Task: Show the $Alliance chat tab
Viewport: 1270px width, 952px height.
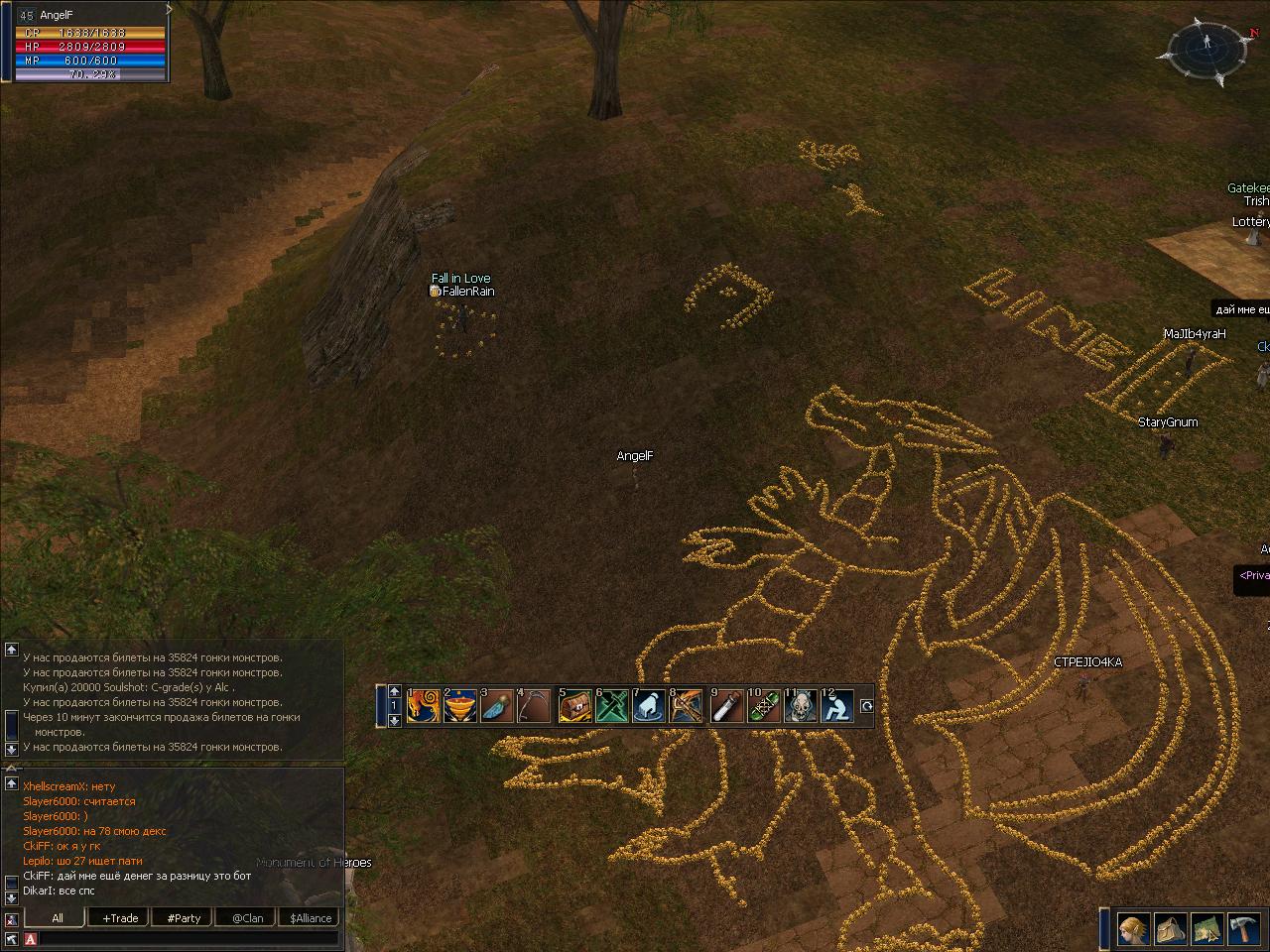Action: (x=311, y=918)
